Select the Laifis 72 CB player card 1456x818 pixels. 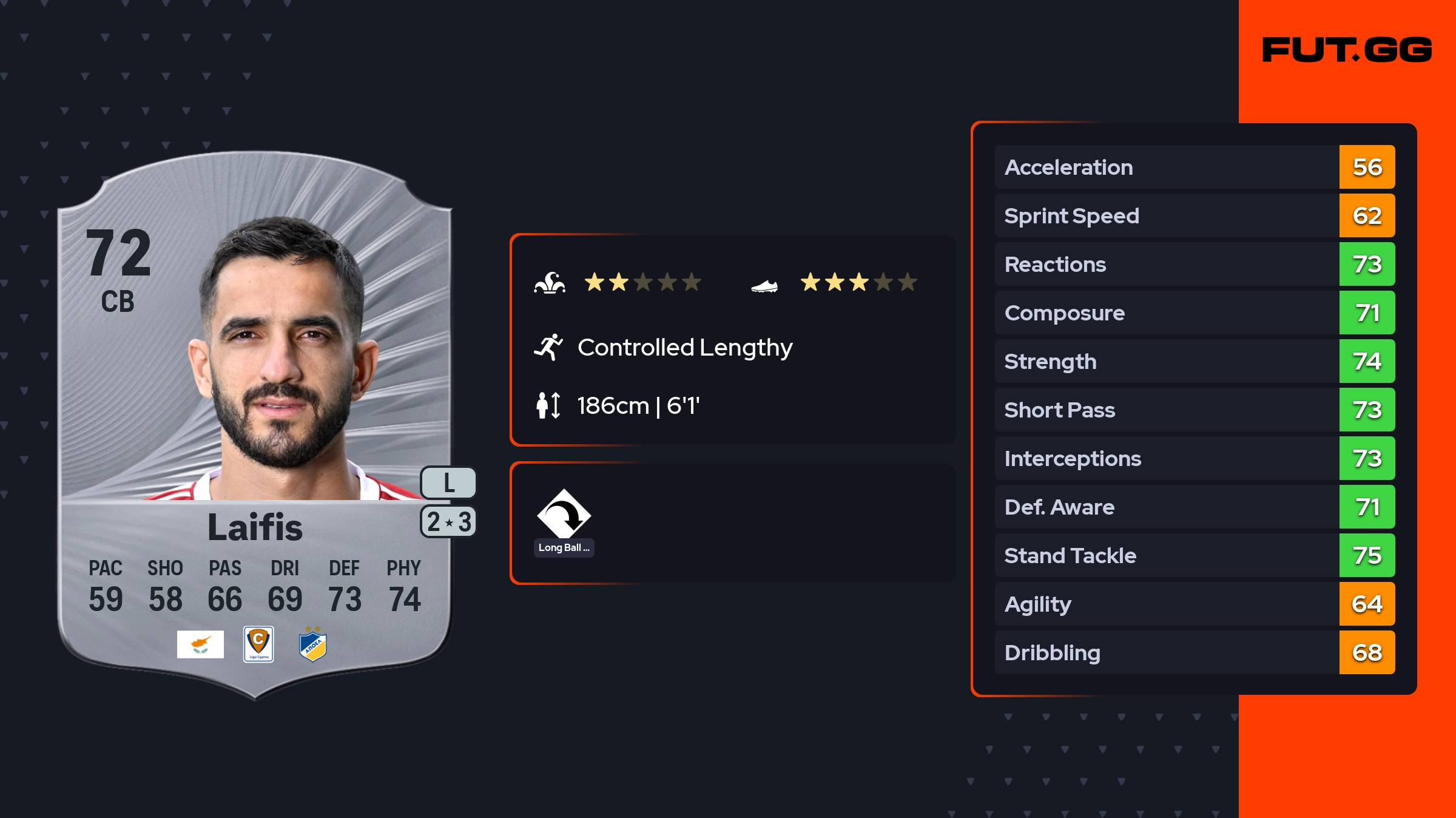[255, 425]
